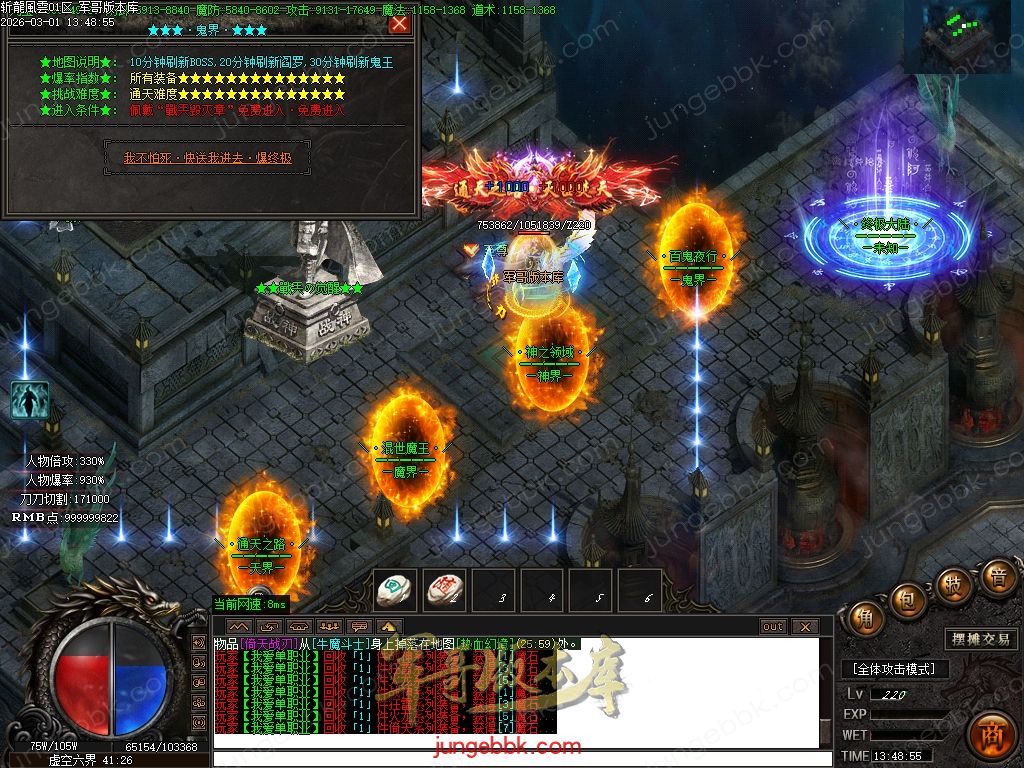This screenshot has height=768, width=1024.
Task: Close the 鬼界 dialog with the red X
Action: pyautogui.click(x=399, y=24)
